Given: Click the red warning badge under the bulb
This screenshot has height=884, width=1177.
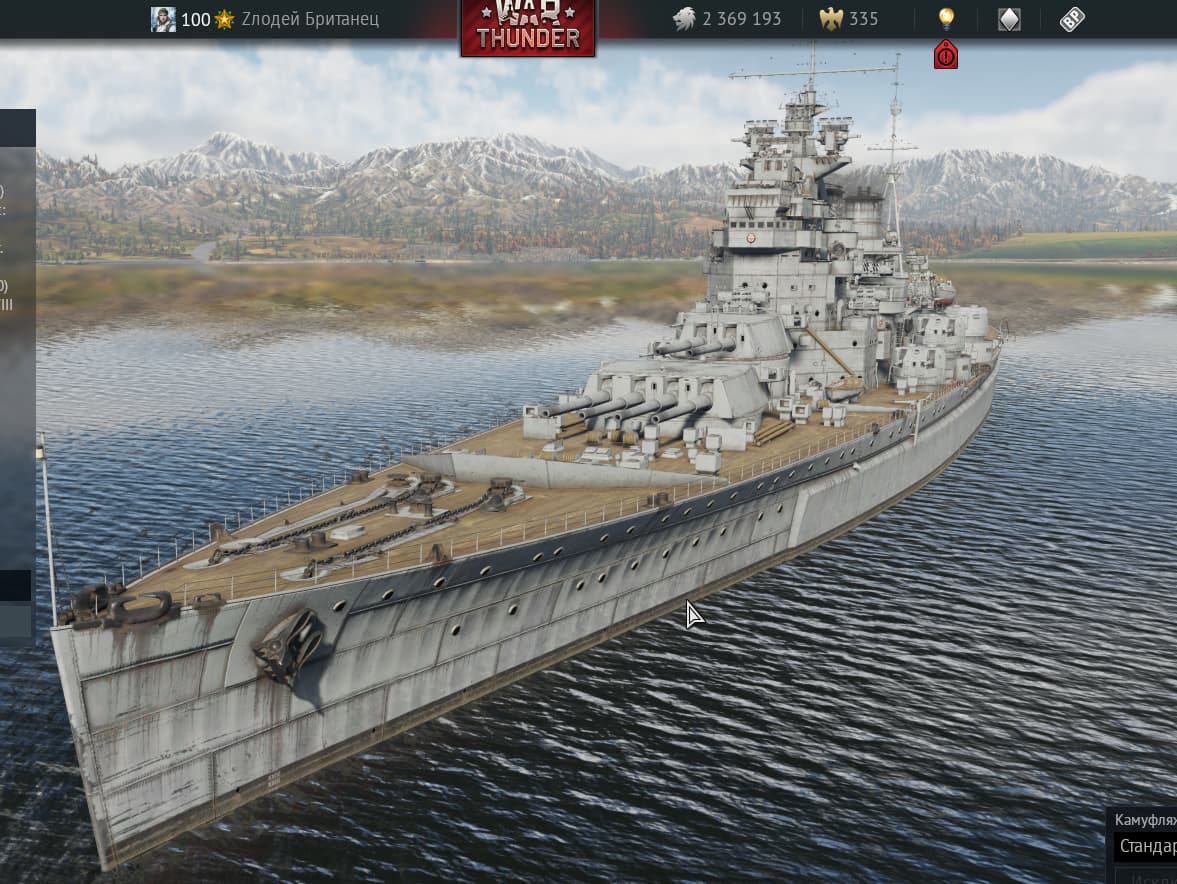Looking at the screenshot, I should click(x=945, y=55).
